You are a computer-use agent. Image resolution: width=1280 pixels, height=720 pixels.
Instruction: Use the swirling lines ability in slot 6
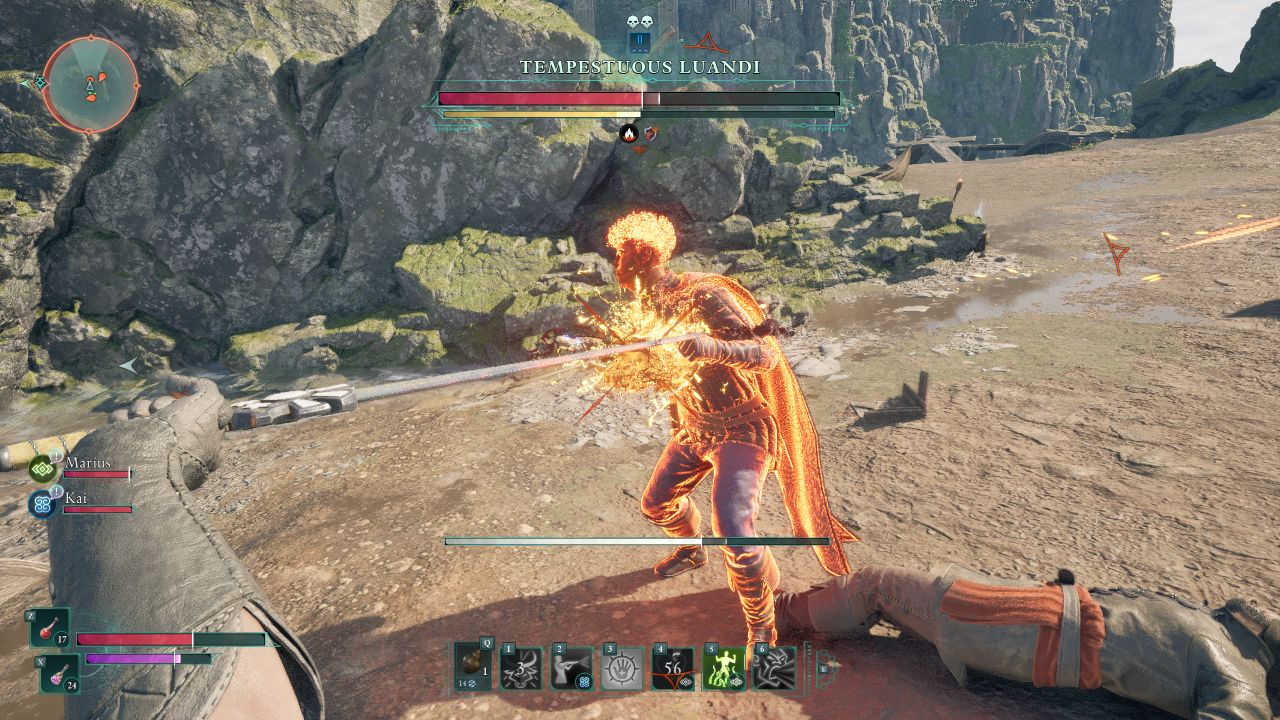[773, 668]
